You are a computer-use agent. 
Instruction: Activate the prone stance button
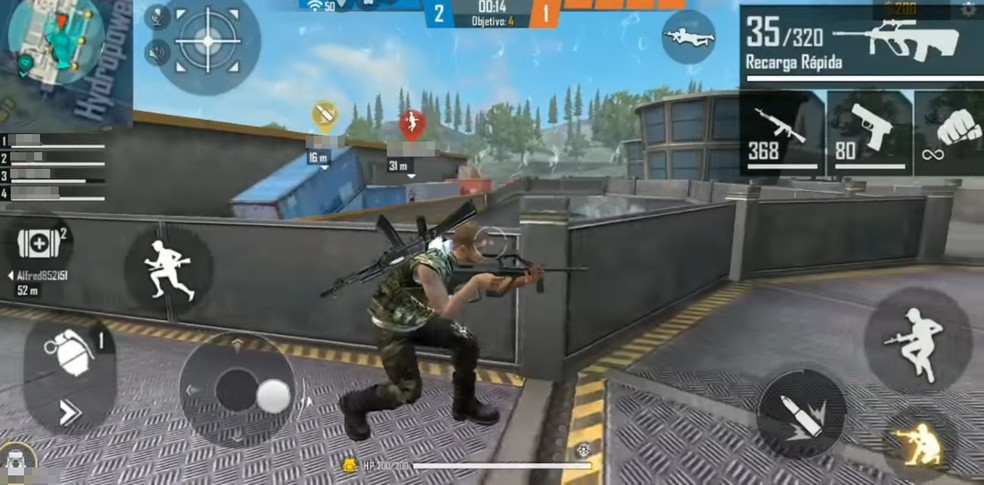point(688,37)
